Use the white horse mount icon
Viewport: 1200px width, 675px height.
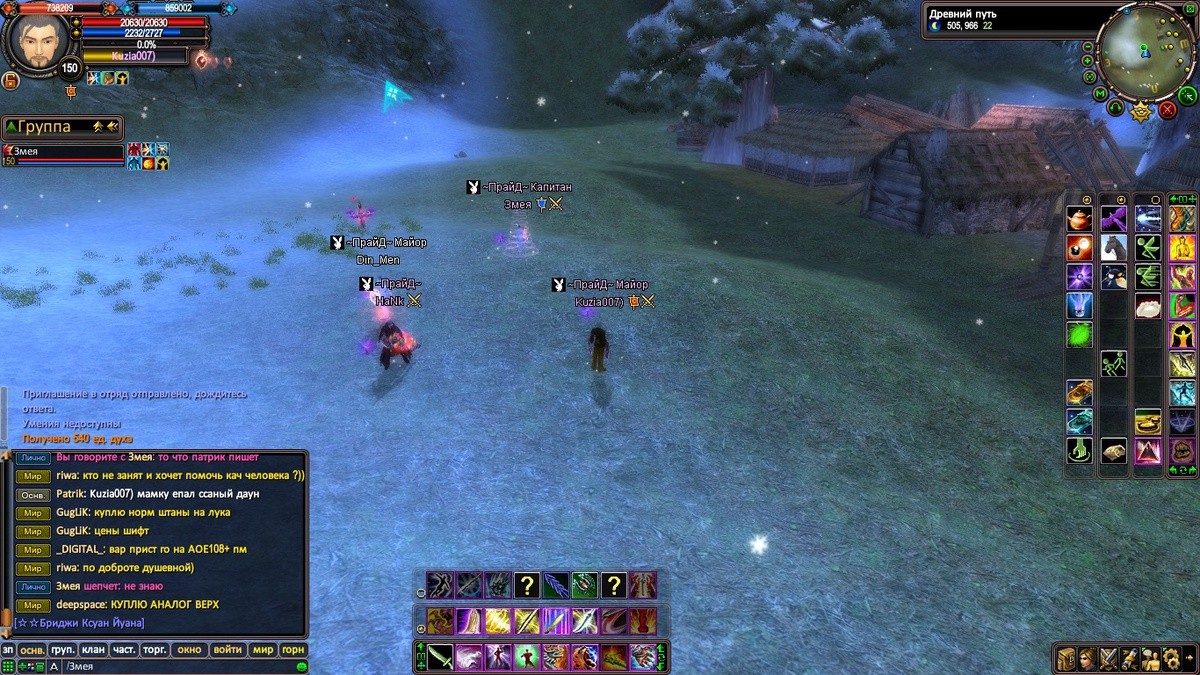pos(1113,247)
